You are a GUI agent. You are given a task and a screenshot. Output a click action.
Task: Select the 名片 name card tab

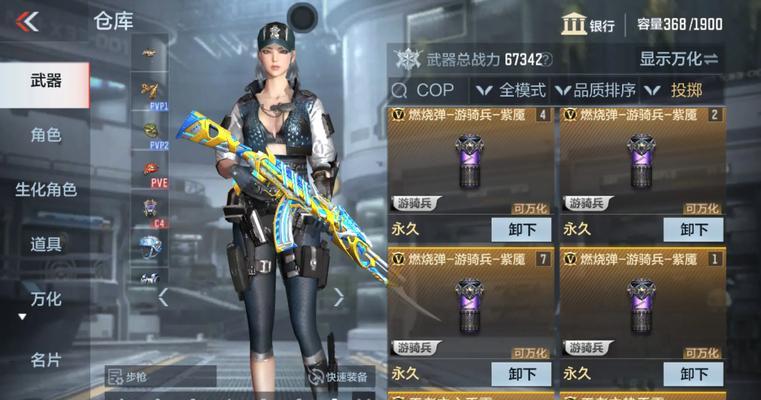tap(45, 360)
